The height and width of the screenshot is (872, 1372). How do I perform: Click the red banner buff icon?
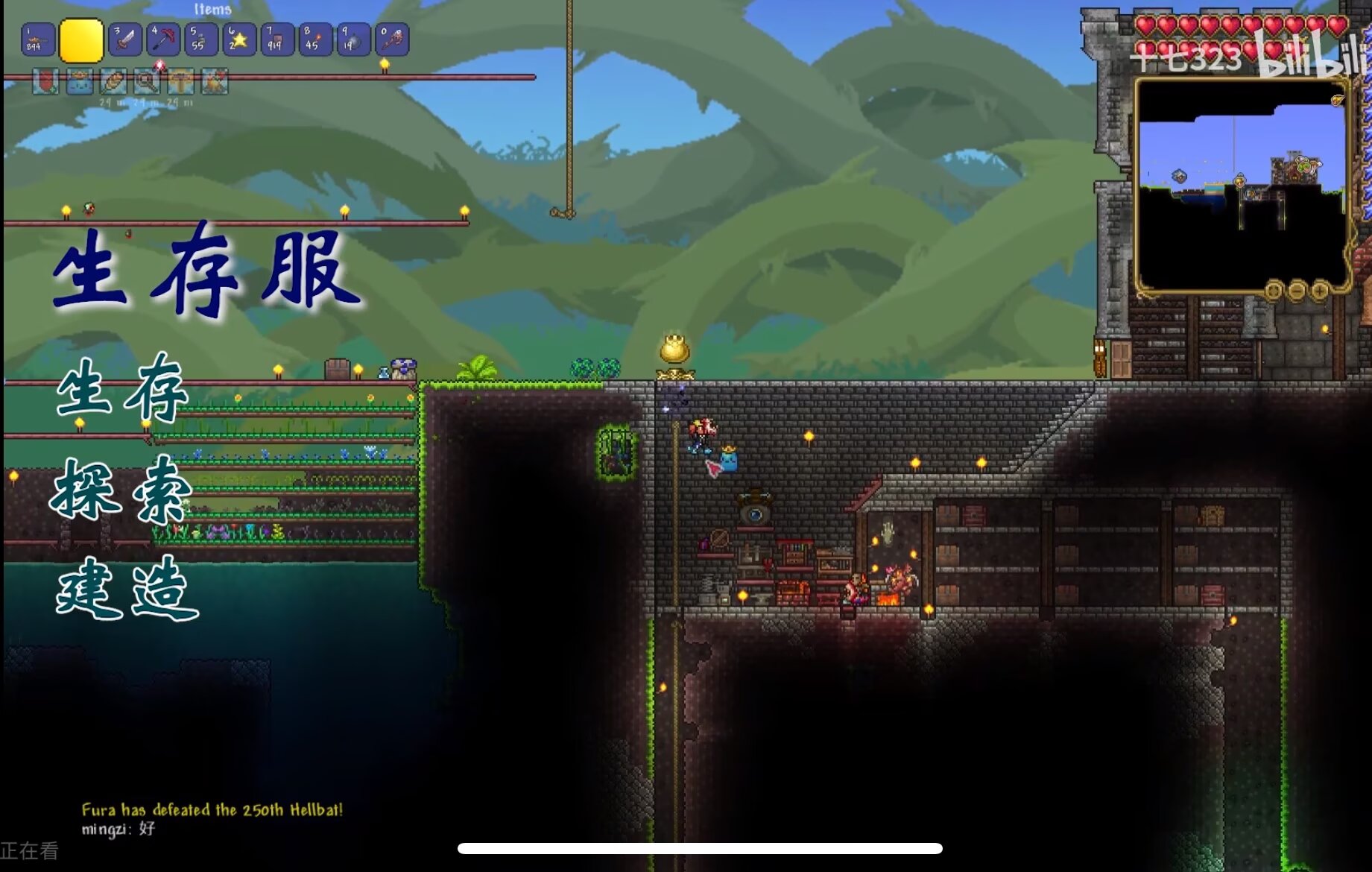pos(45,81)
